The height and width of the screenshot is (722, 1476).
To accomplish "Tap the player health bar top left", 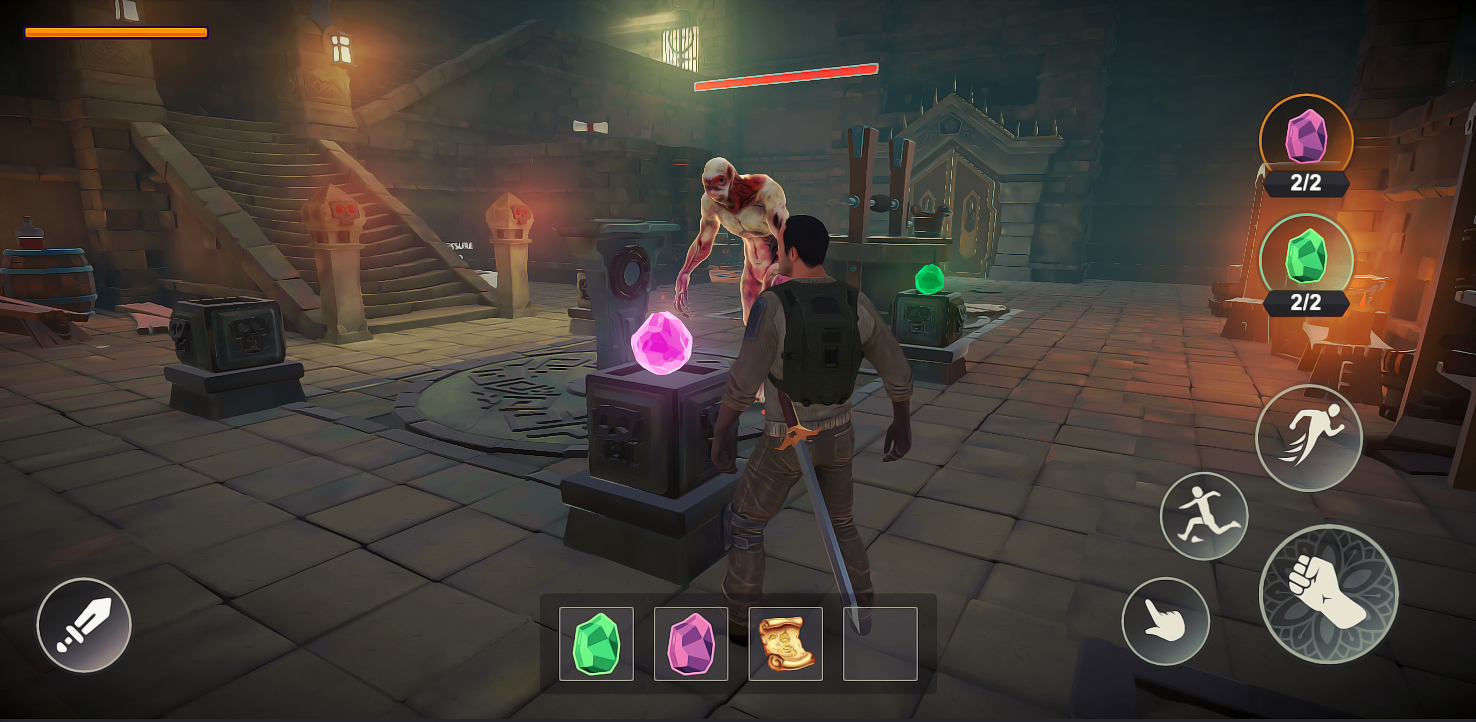I will pyautogui.click(x=113, y=32).
